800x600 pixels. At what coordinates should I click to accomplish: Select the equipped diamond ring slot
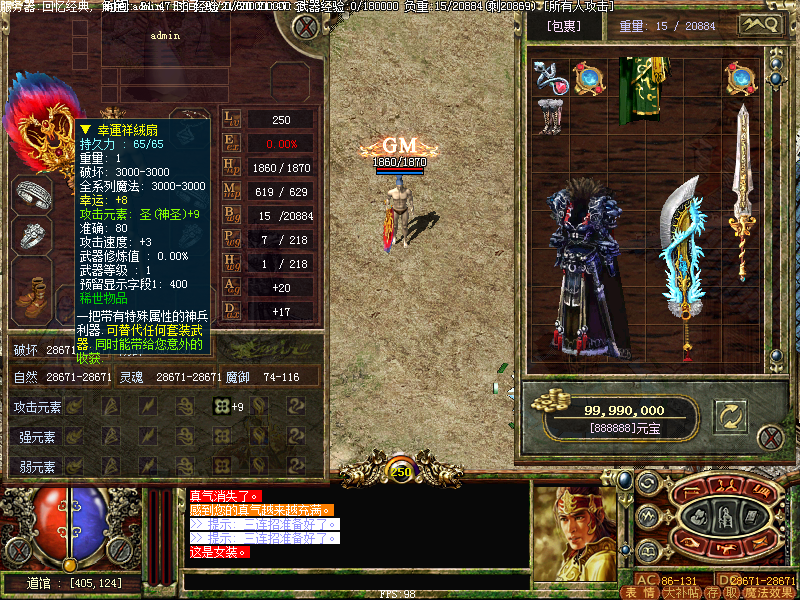[x=32, y=235]
